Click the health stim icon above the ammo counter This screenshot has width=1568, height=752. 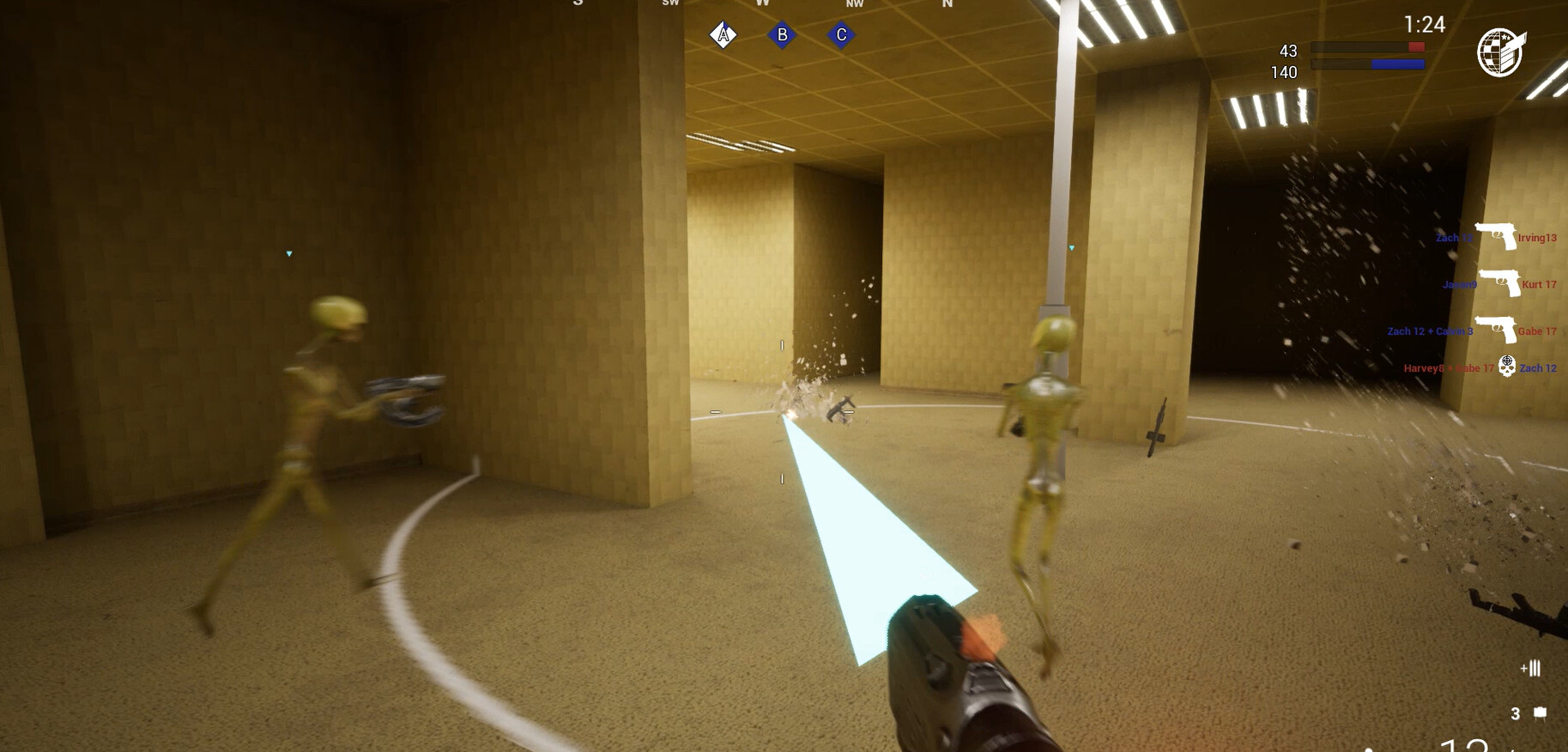coord(1532,668)
